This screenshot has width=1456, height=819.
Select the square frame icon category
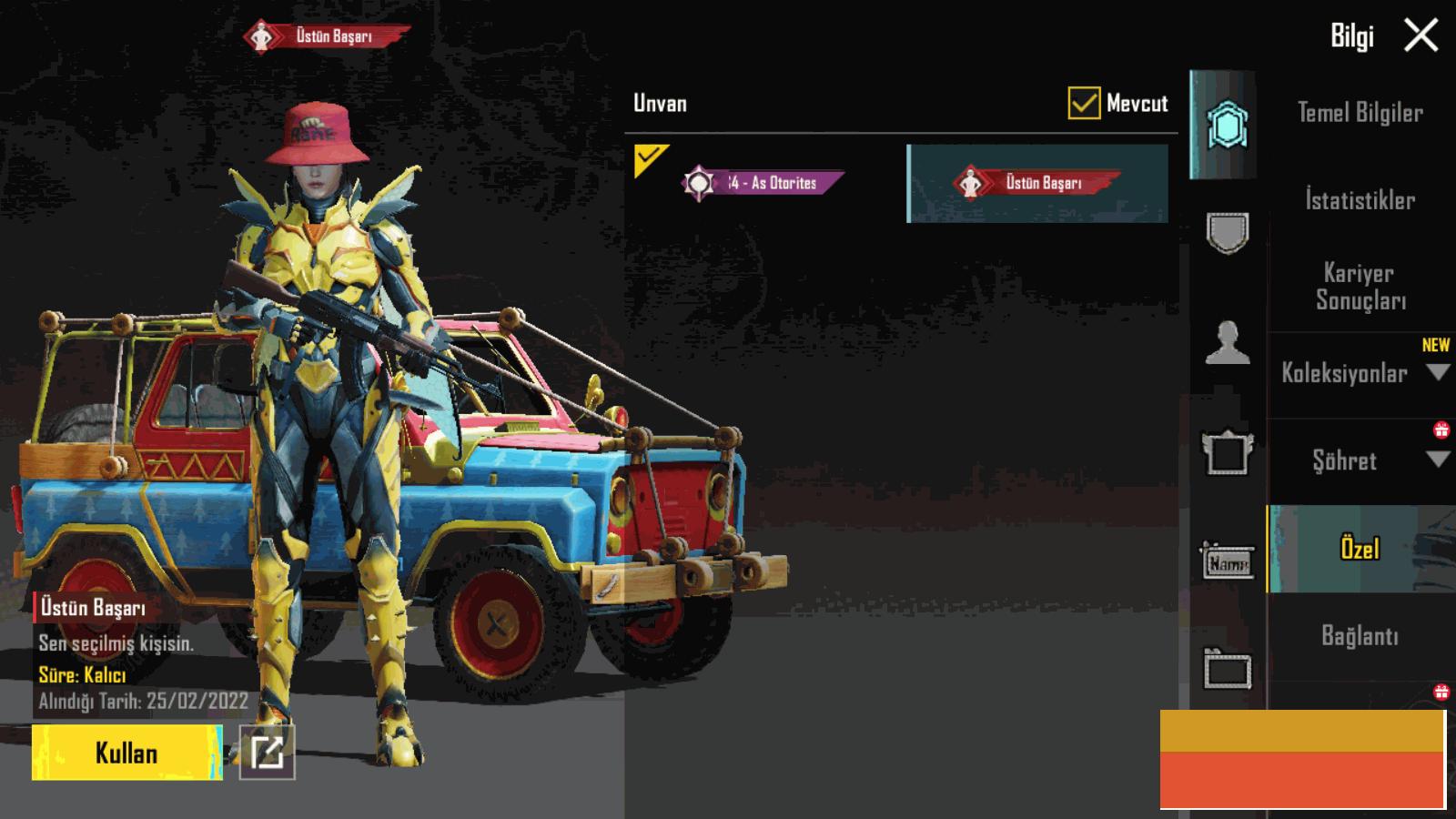(1227, 452)
